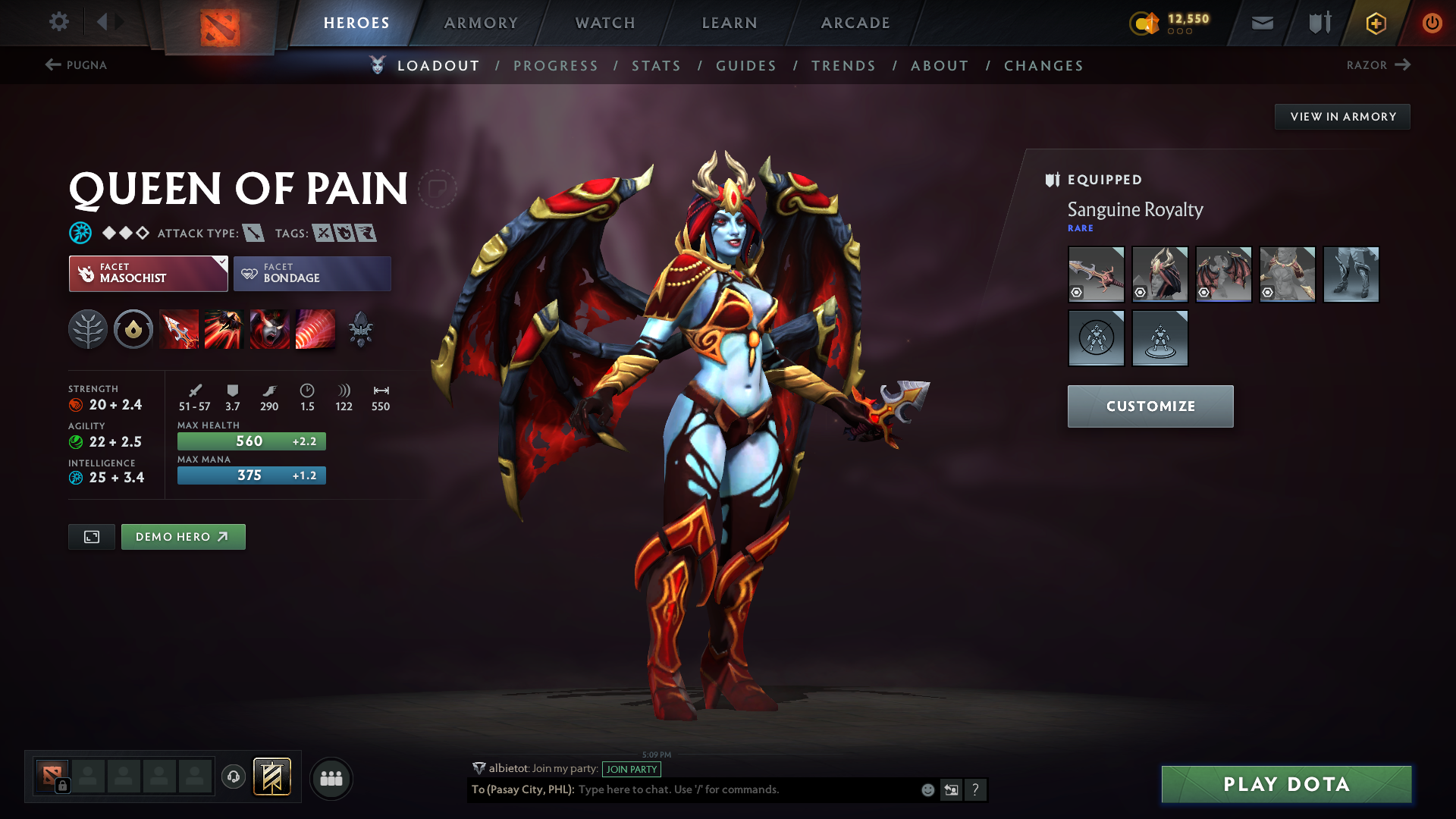Go to the Learn tab
Image resolution: width=1456 pixels, height=819 pixels.
730,23
